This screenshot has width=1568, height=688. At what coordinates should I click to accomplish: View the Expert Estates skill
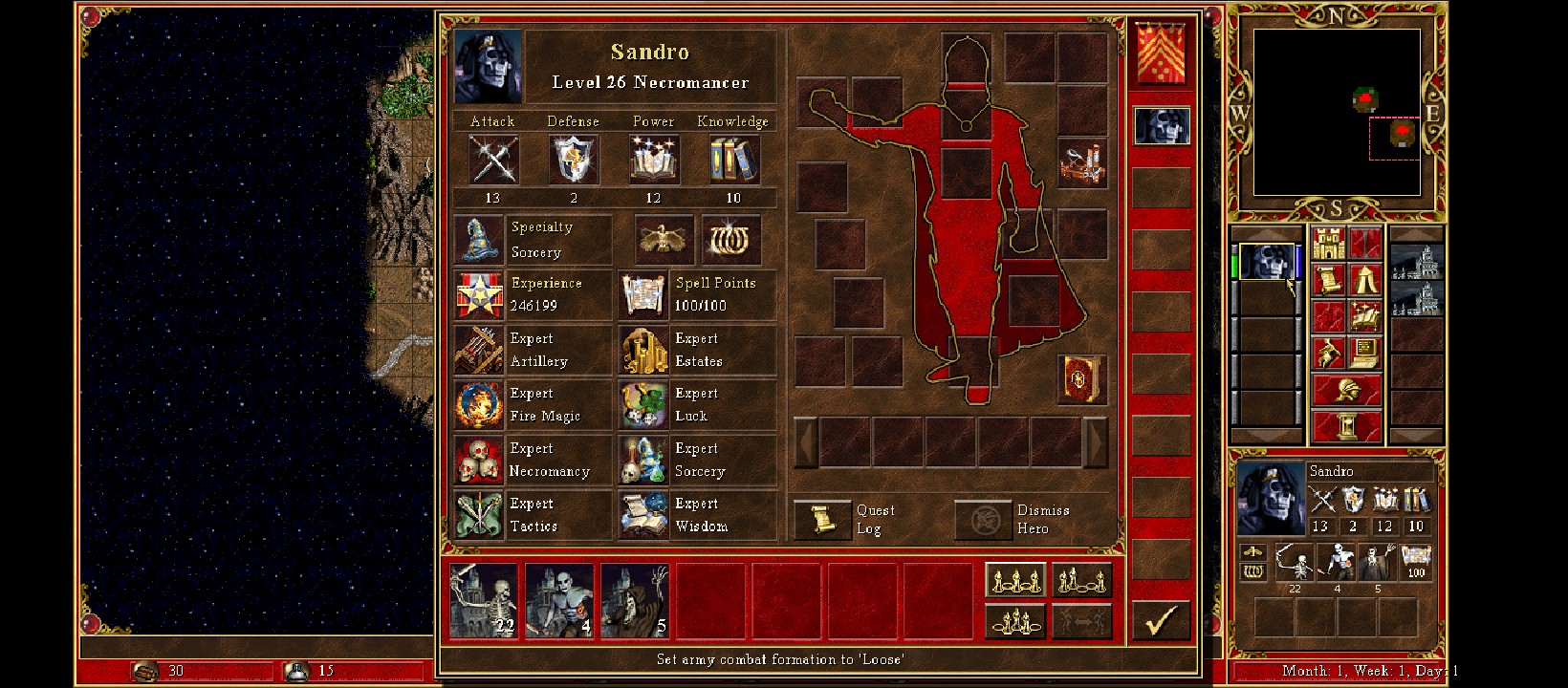(643, 350)
